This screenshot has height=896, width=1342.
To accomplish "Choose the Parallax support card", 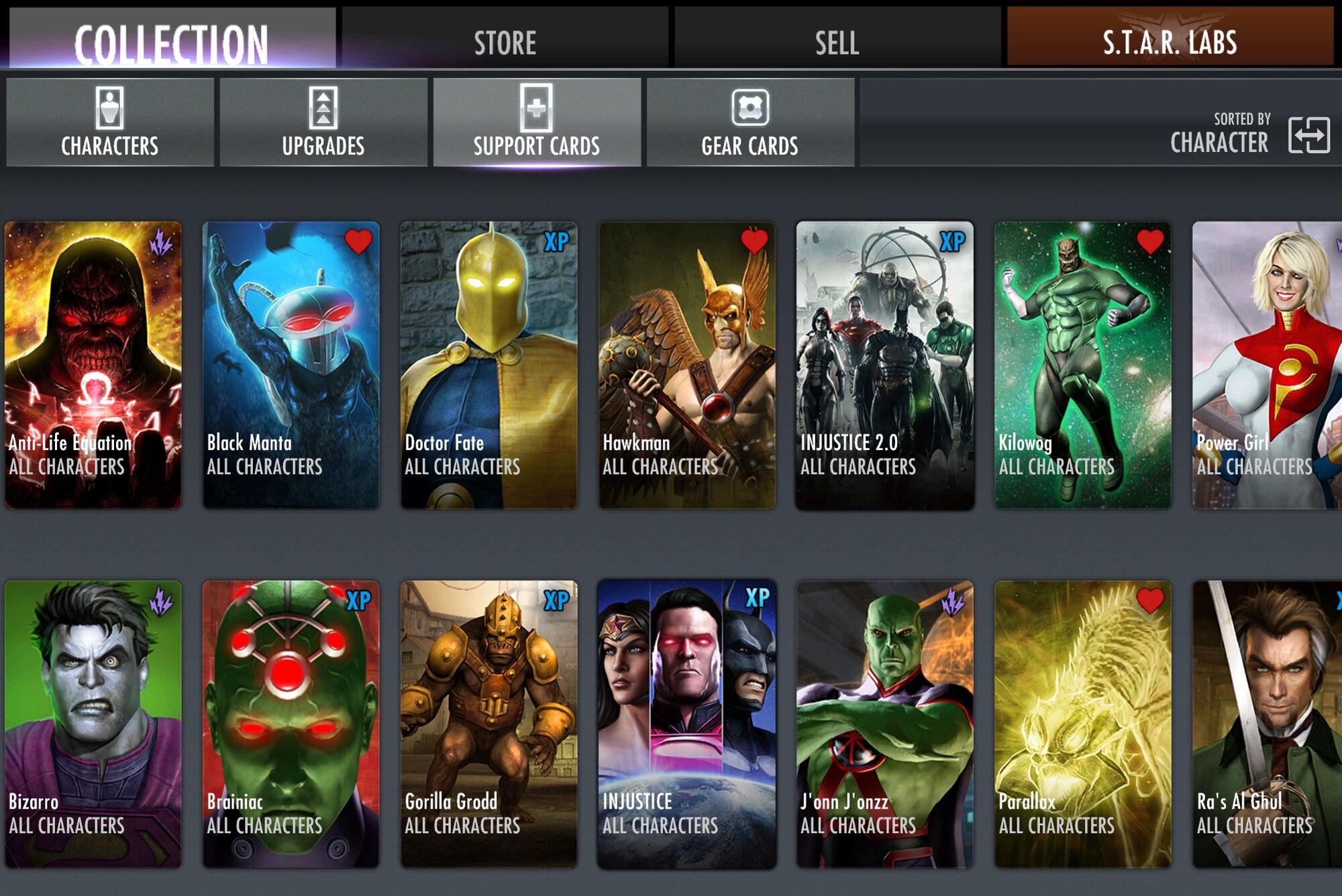I will (1083, 724).
